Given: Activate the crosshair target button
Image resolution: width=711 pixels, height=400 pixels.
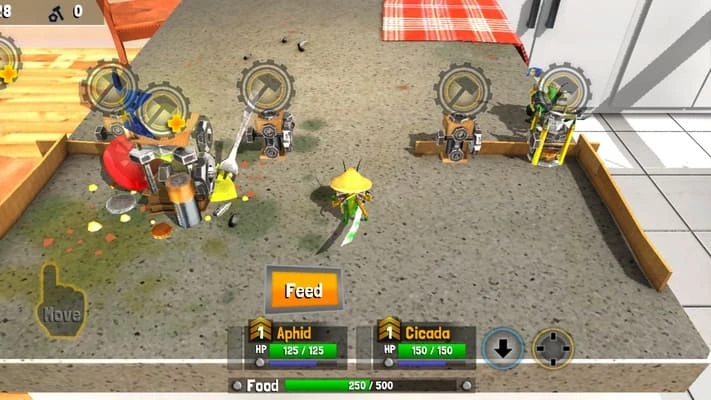Looking at the screenshot, I should click(552, 348).
